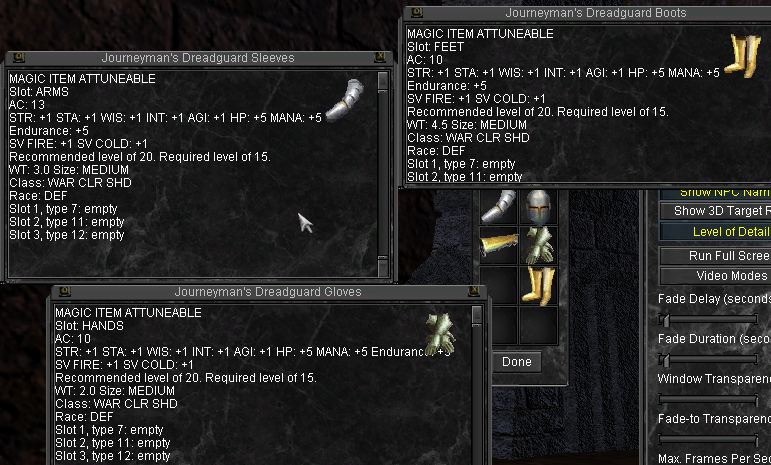Adjust the Fade Duration slider
The width and height of the screenshot is (771, 465).
tap(666, 359)
